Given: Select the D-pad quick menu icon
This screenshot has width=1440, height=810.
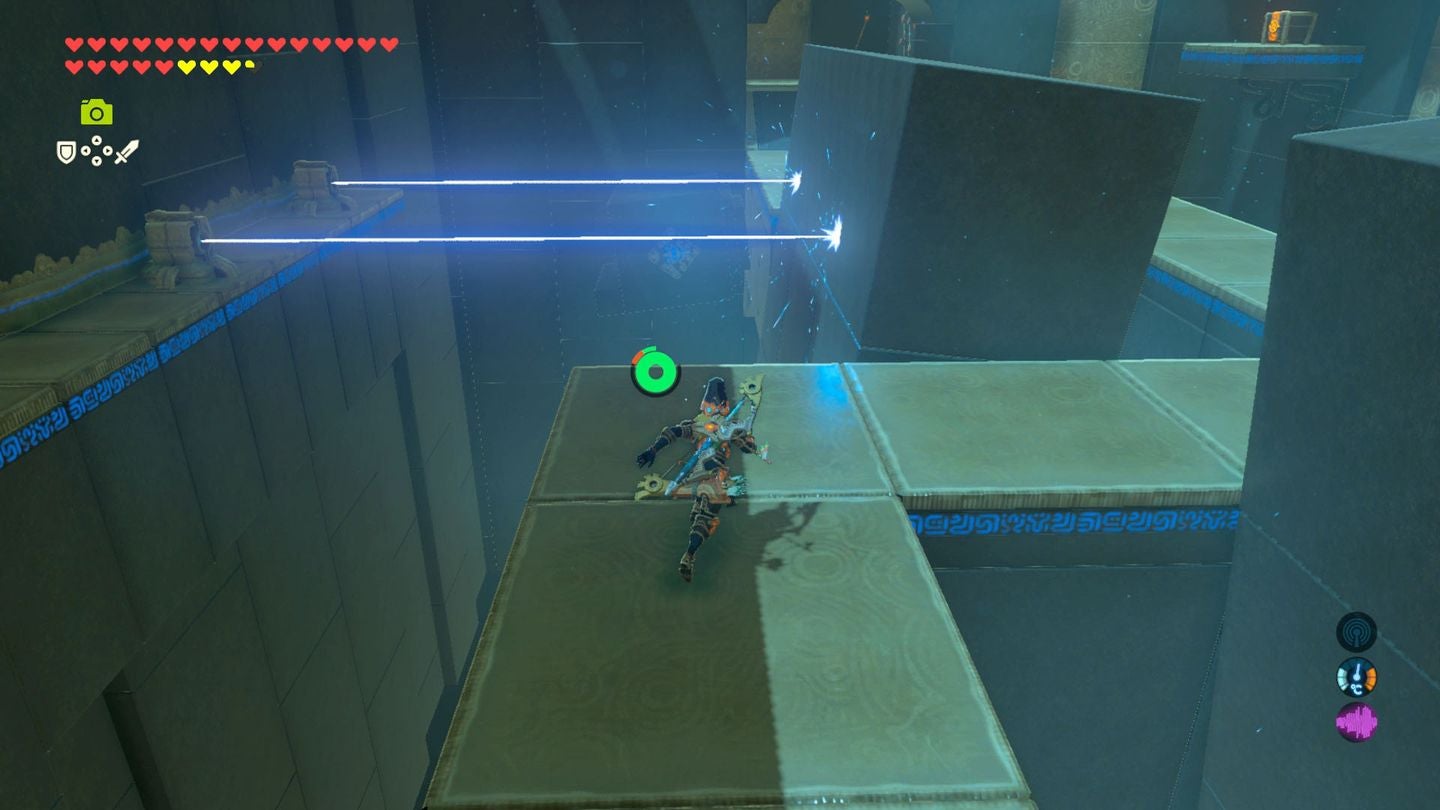Looking at the screenshot, I should [x=97, y=150].
